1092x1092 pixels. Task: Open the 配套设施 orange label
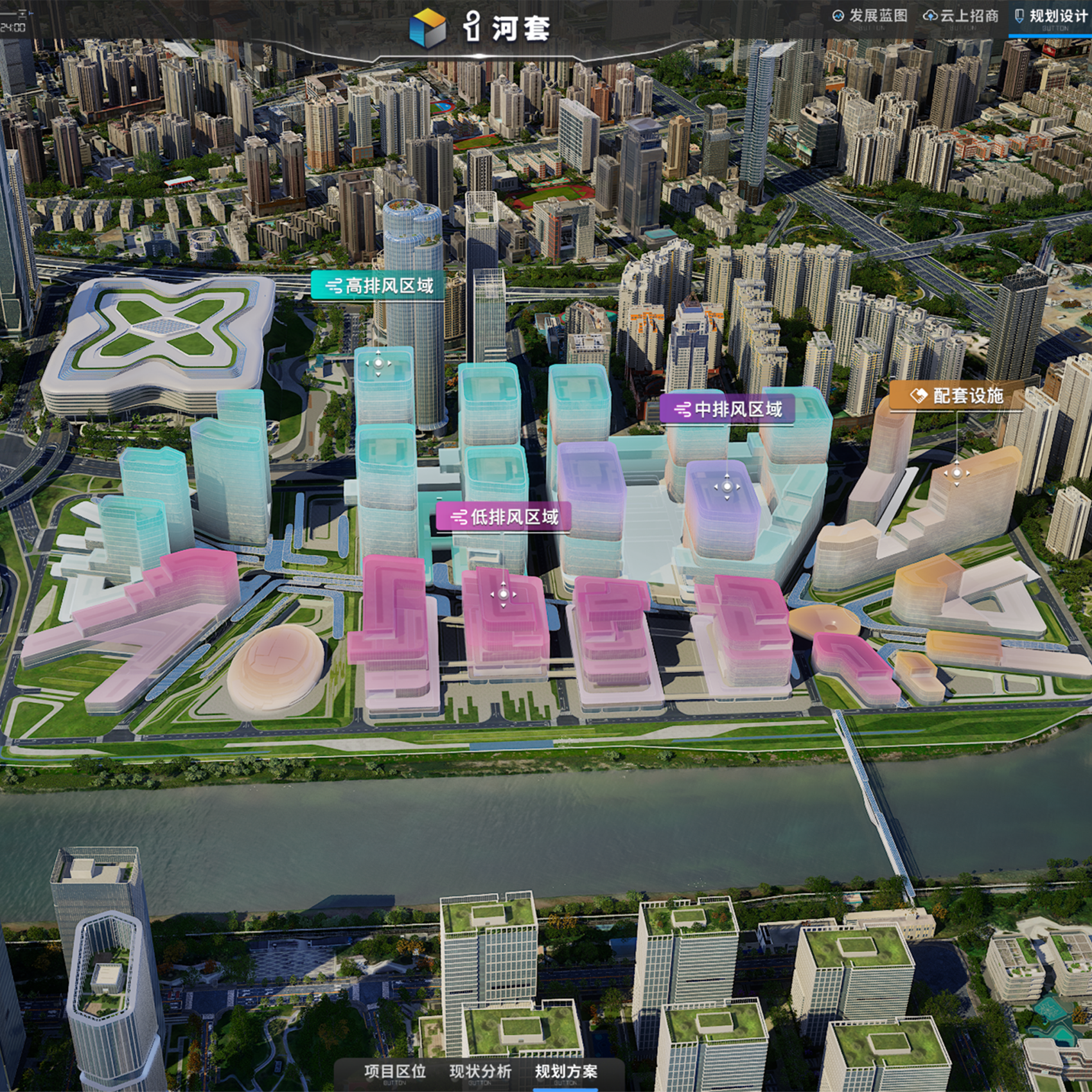click(956, 396)
